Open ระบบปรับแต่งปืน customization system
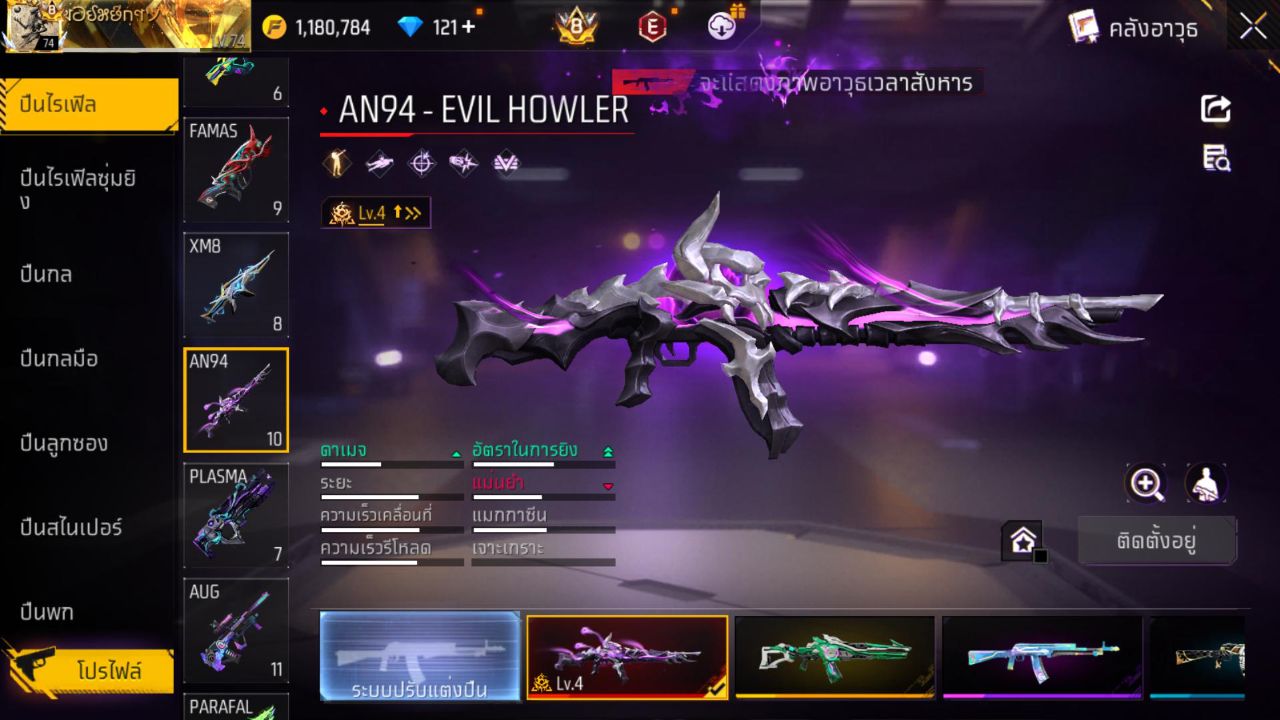 pos(420,657)
